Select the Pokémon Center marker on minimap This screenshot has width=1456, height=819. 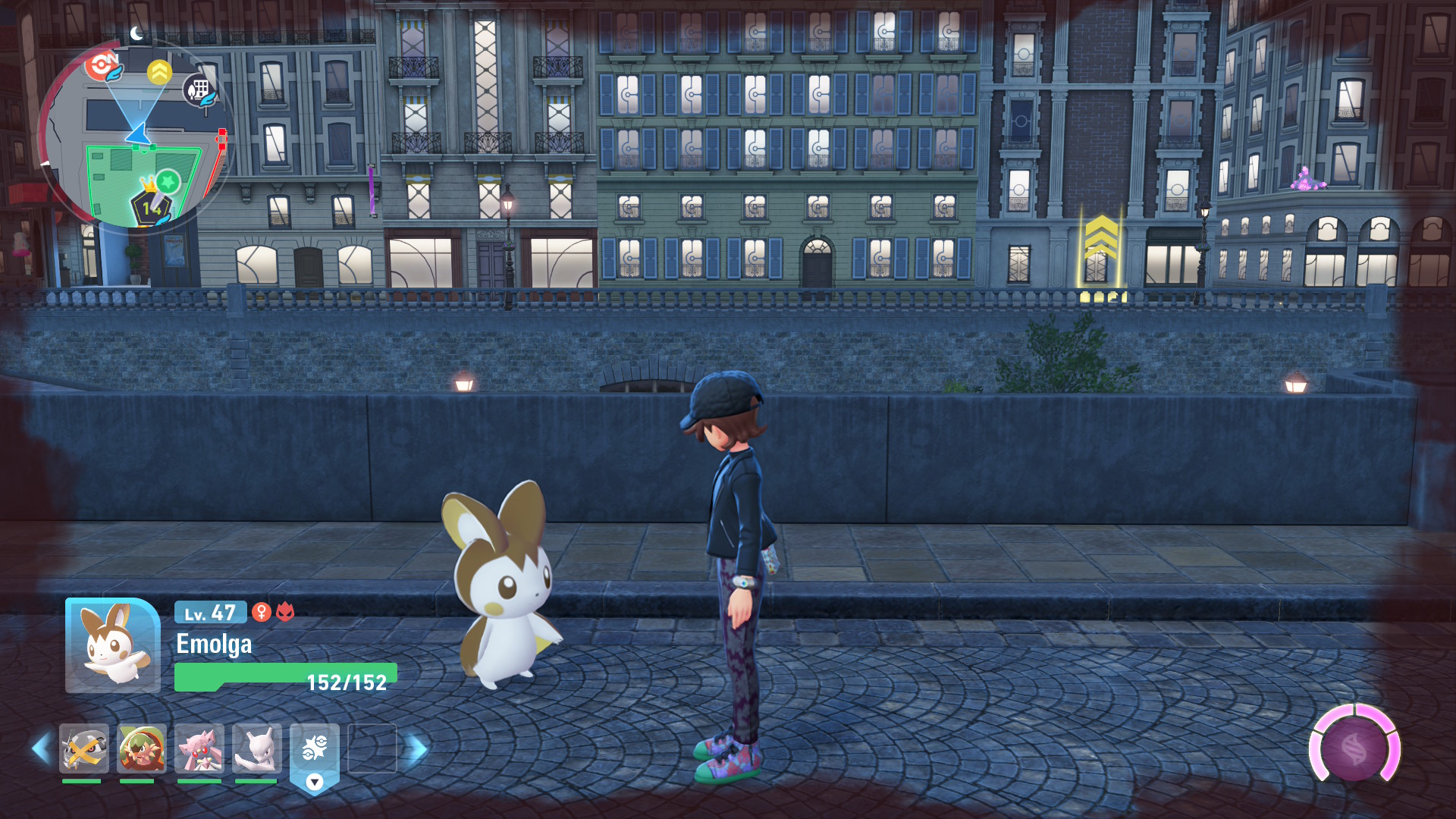[103, 66]
